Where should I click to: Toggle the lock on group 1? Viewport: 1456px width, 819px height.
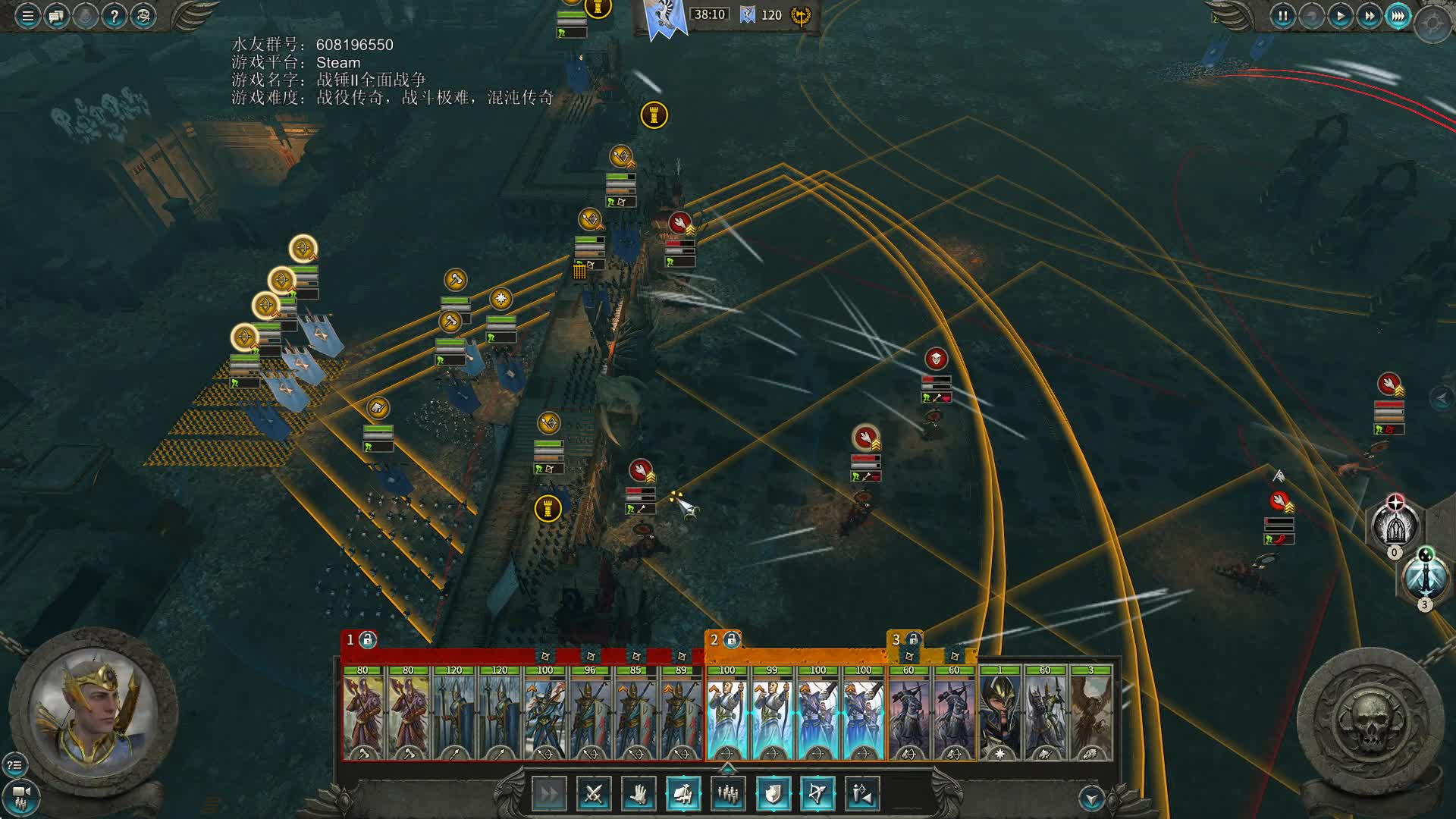click(368, 640)
